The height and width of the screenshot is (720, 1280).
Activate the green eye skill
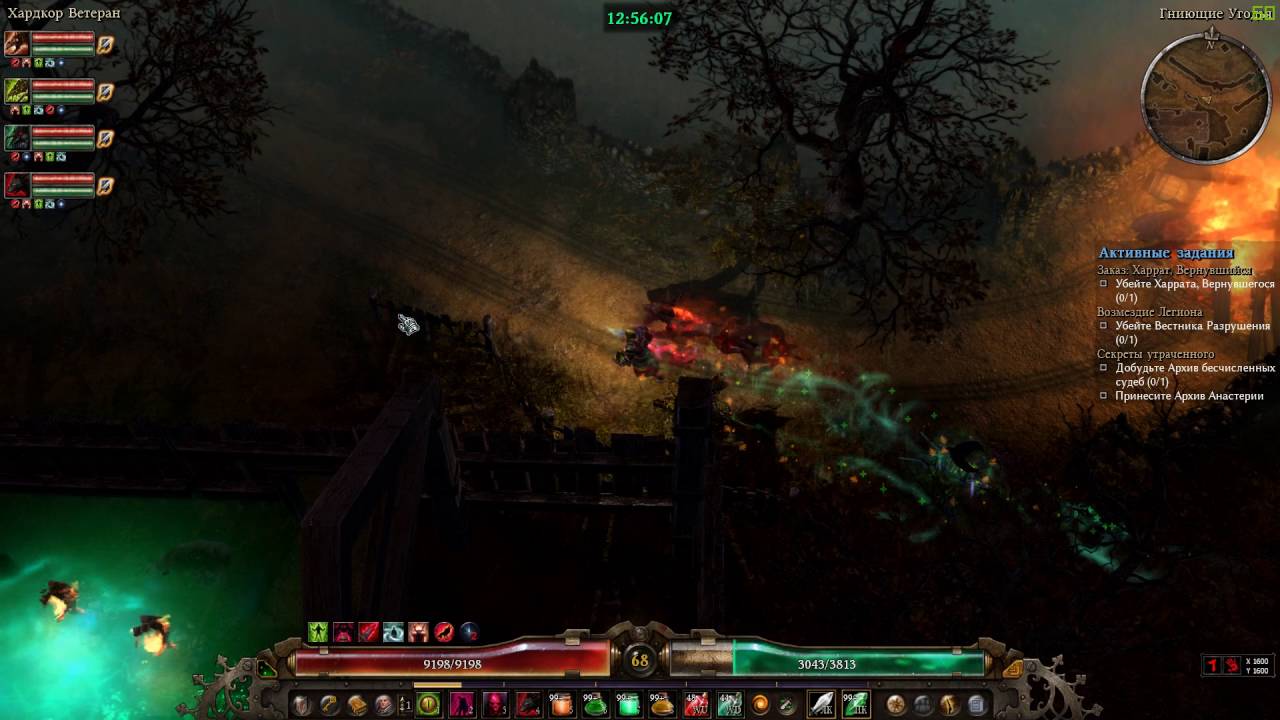[428, 705]
